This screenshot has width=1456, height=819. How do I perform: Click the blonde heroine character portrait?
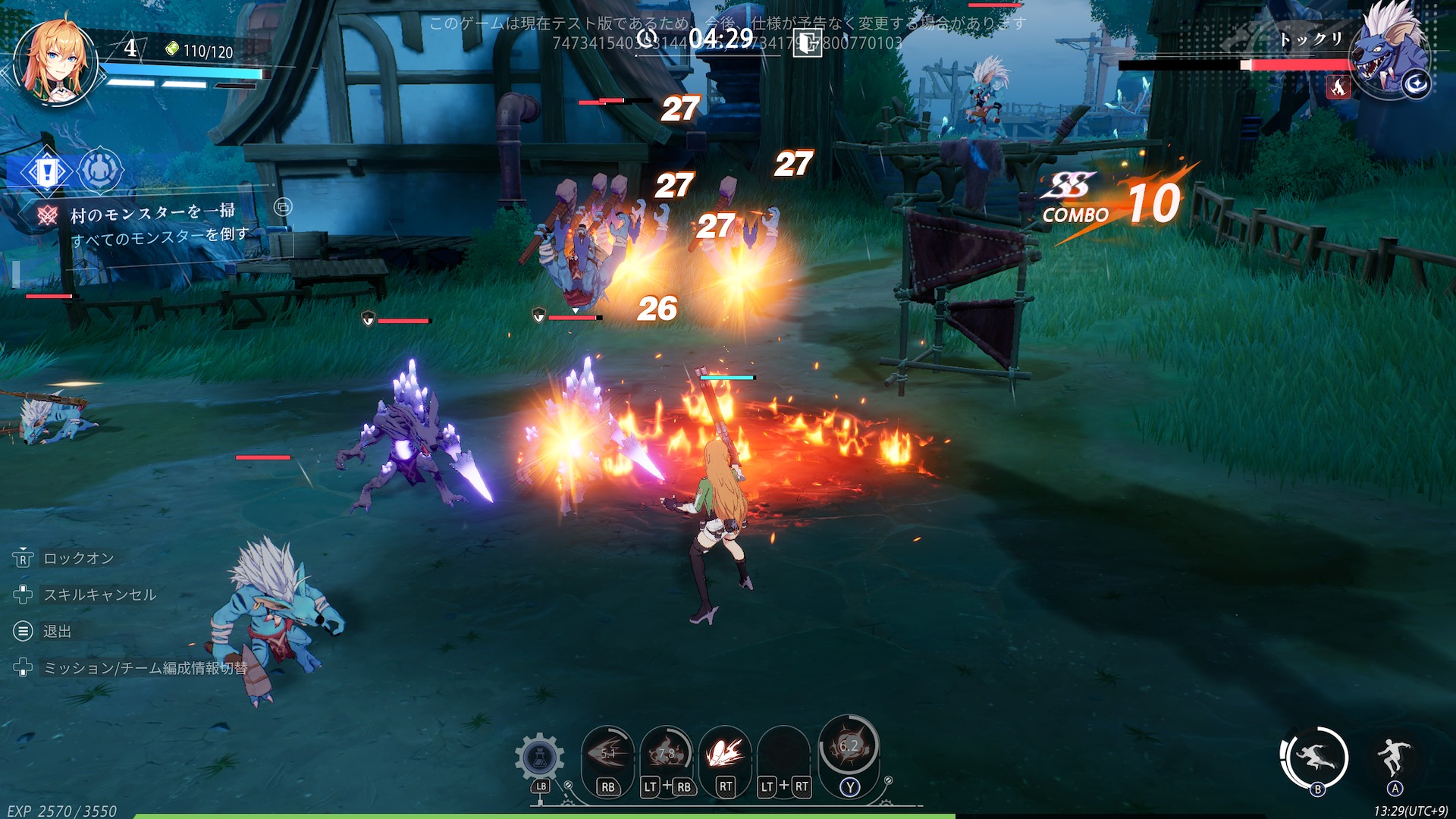tap(55, 64)
